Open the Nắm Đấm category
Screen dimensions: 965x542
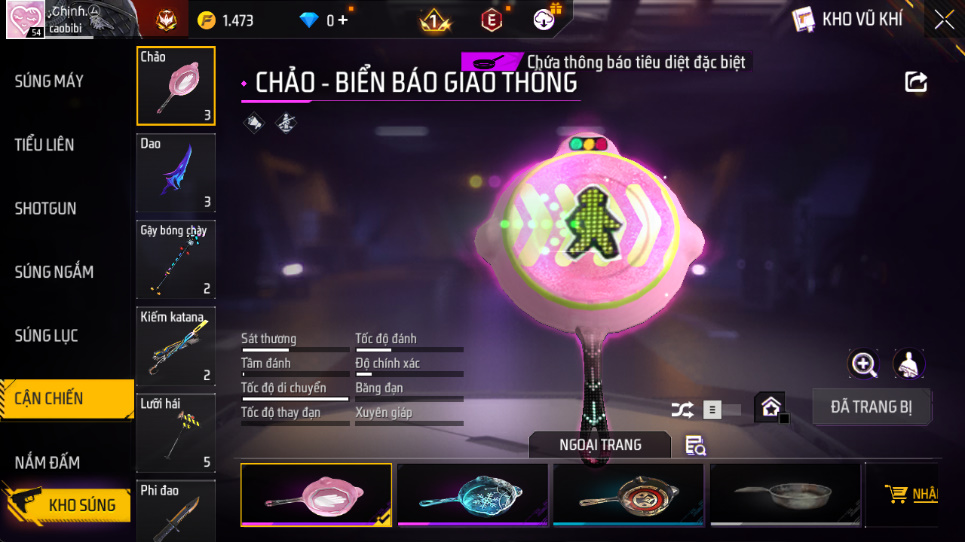tap(48, 462)
